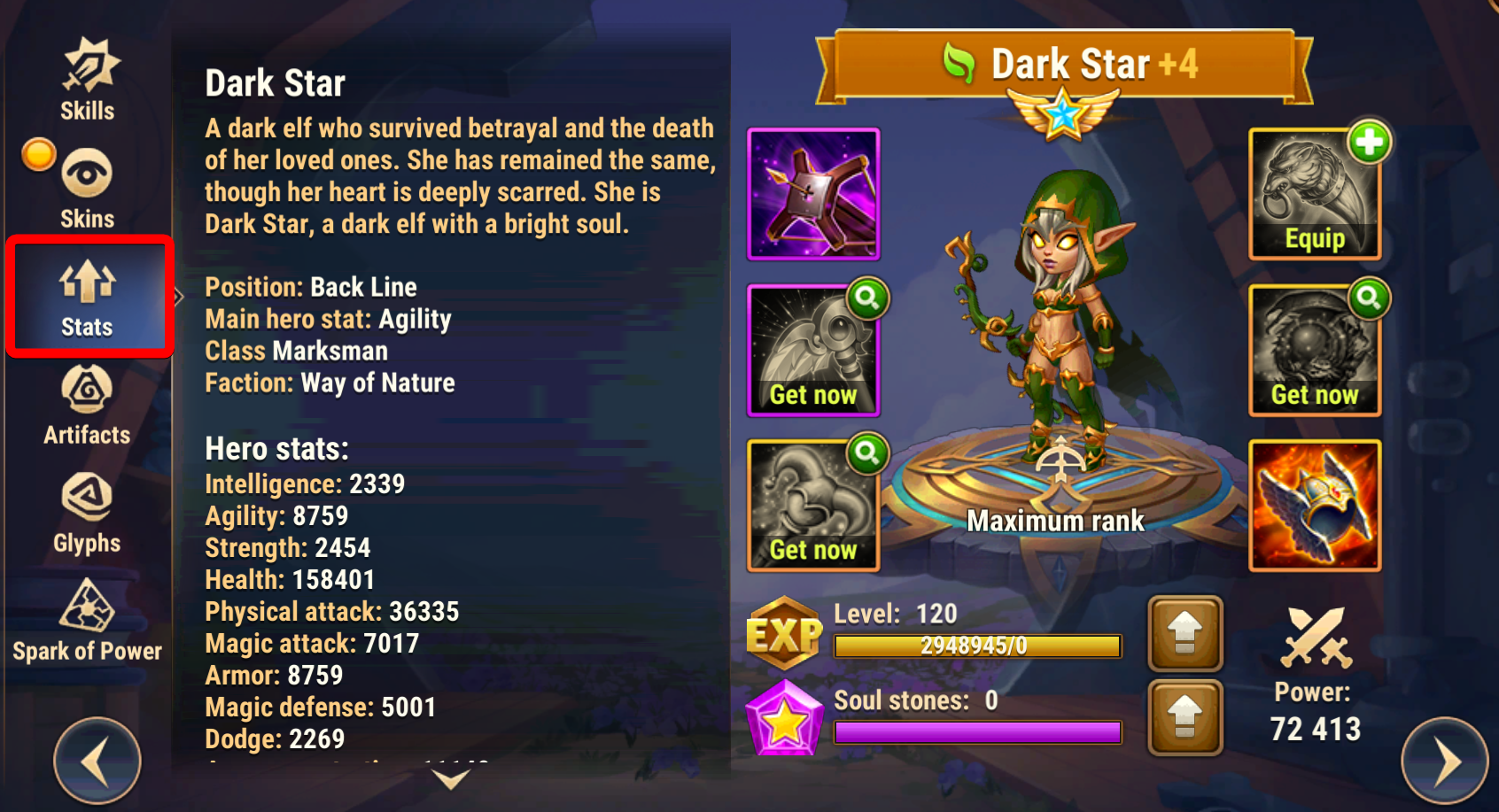This screenshot has width=1499, height=812.
Task: Go to the next hero
Action: [x=1444, y=760]
